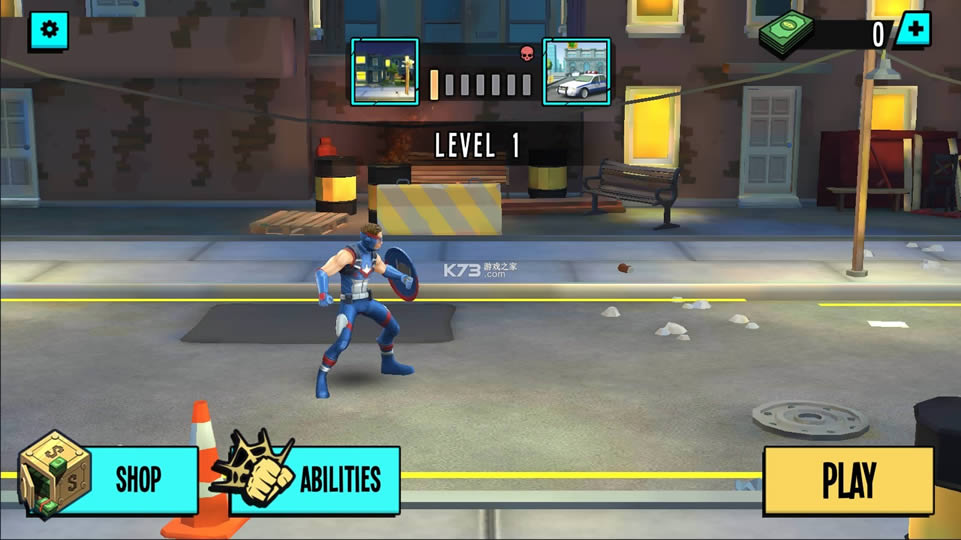The height and width of the screenshot is (540, 961).
Task: Tap the plus button to add cash
Action: (x=912, y=30)
